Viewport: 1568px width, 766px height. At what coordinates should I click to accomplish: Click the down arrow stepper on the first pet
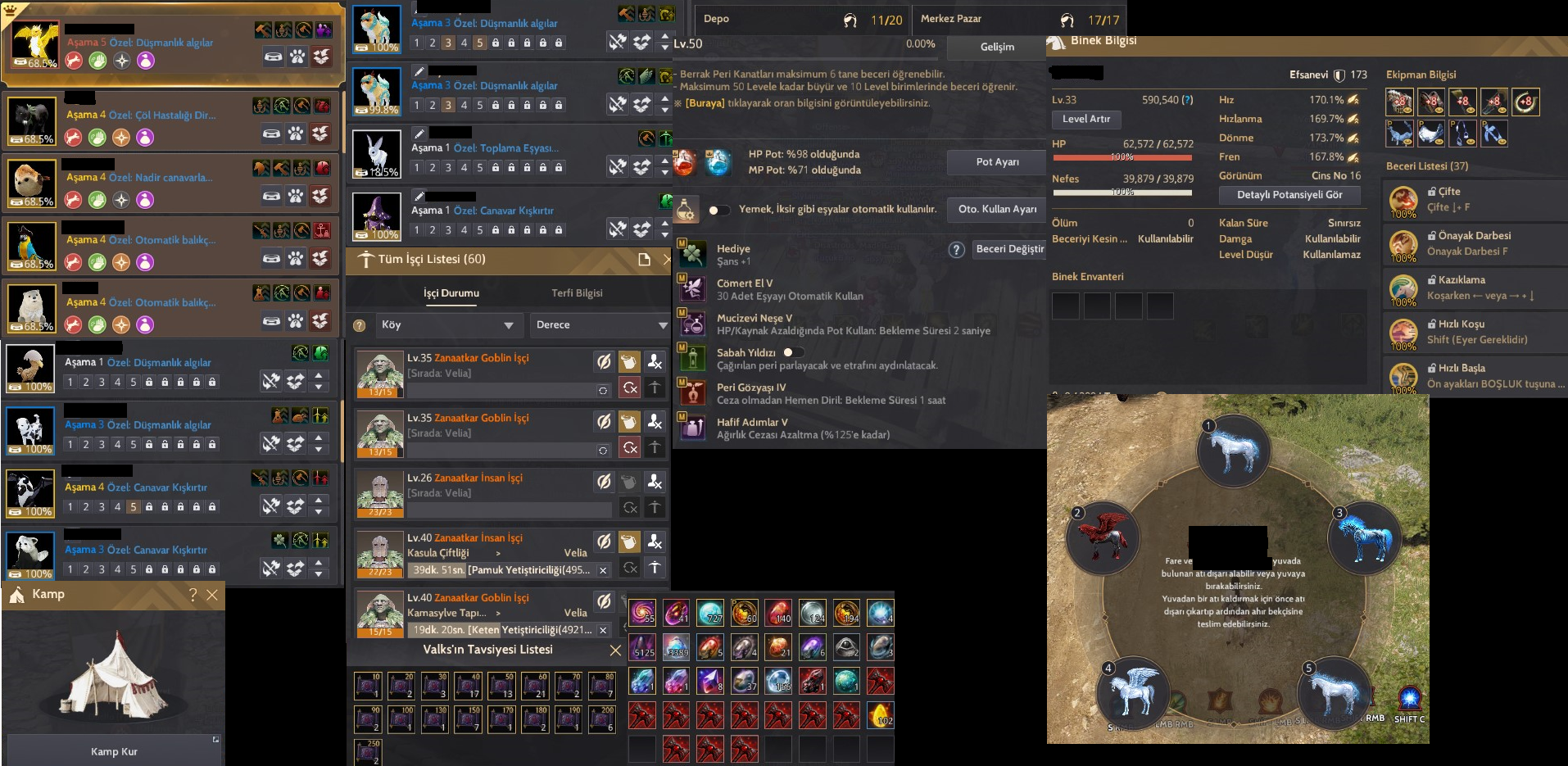(665, 47)
